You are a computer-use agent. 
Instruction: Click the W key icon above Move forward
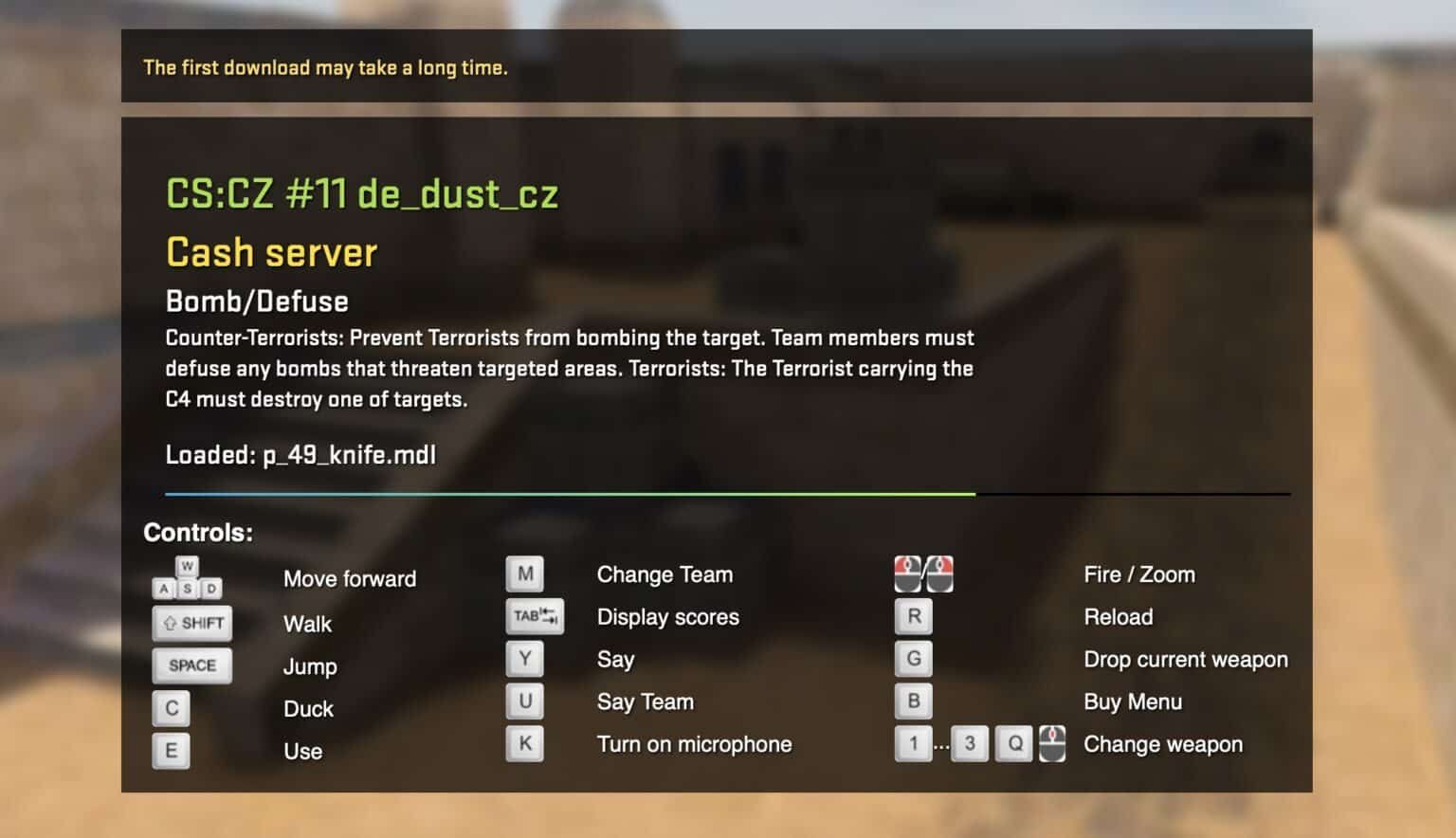[188, 565]
